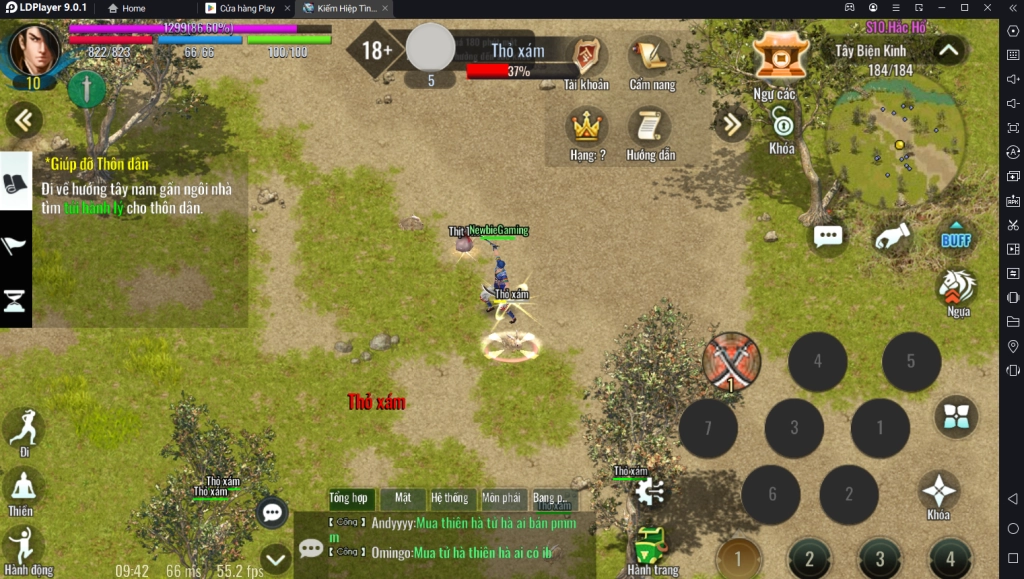Click the player portrait avatar
The image size is (1024, 579).
(33, 50)
